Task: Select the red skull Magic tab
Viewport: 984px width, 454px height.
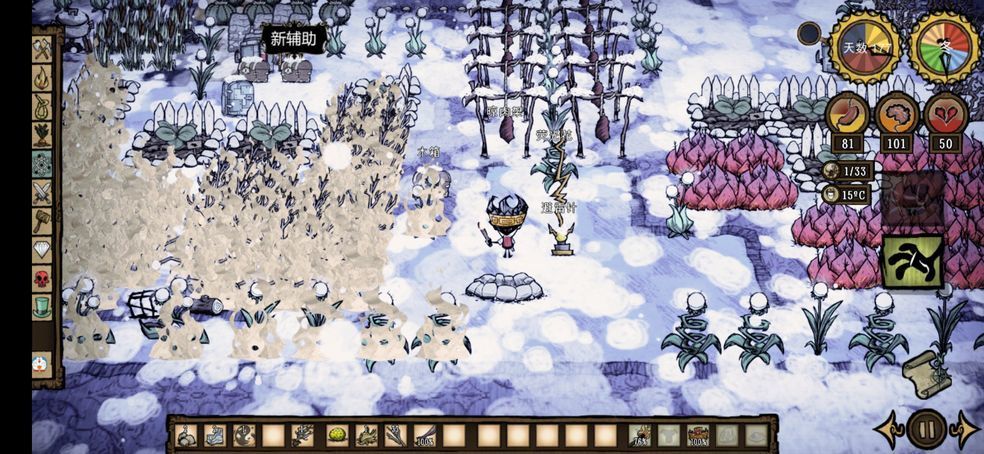Action: (x=42, y=279)
